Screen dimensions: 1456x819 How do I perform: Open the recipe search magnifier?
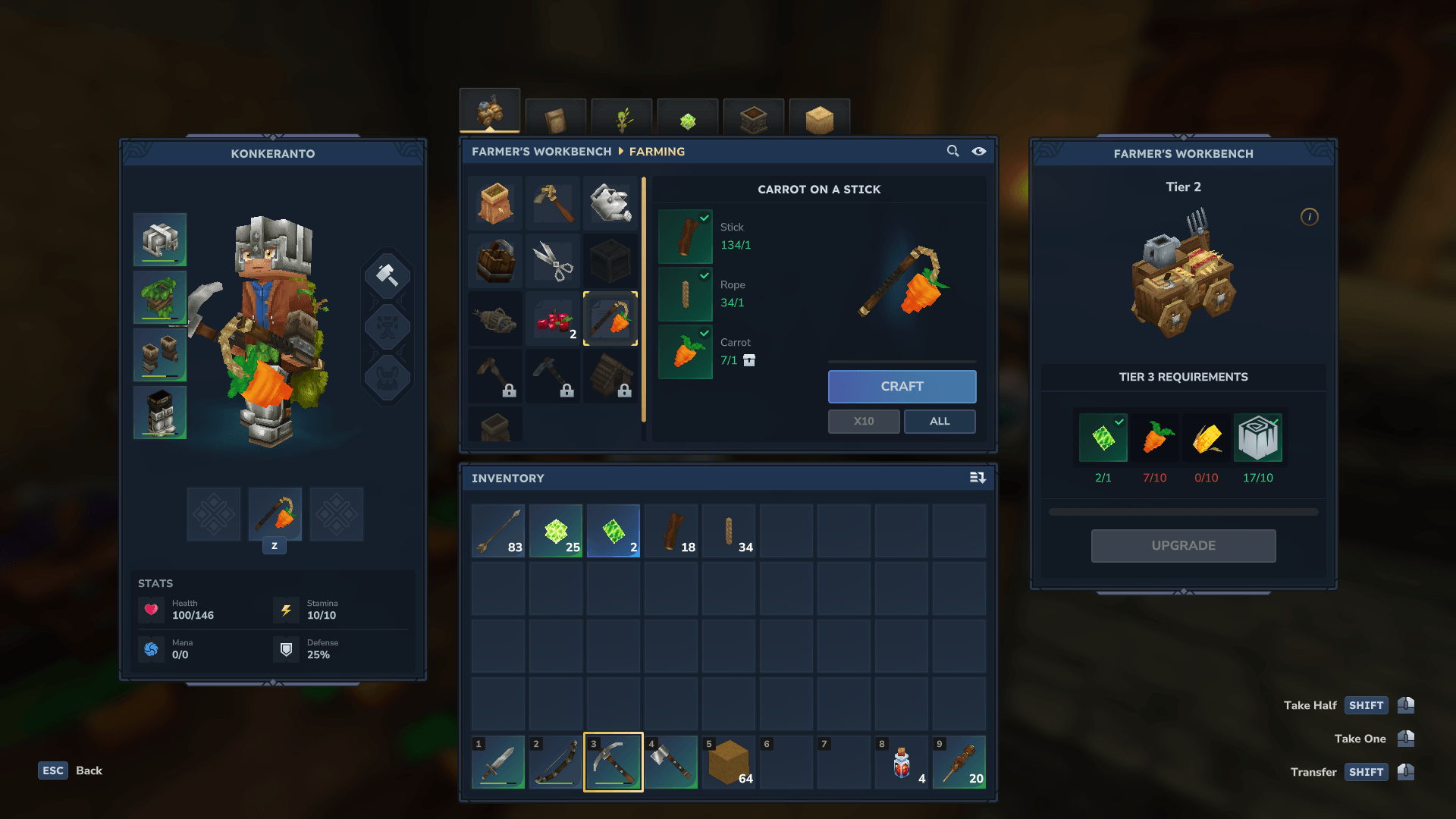click(952, 152)
